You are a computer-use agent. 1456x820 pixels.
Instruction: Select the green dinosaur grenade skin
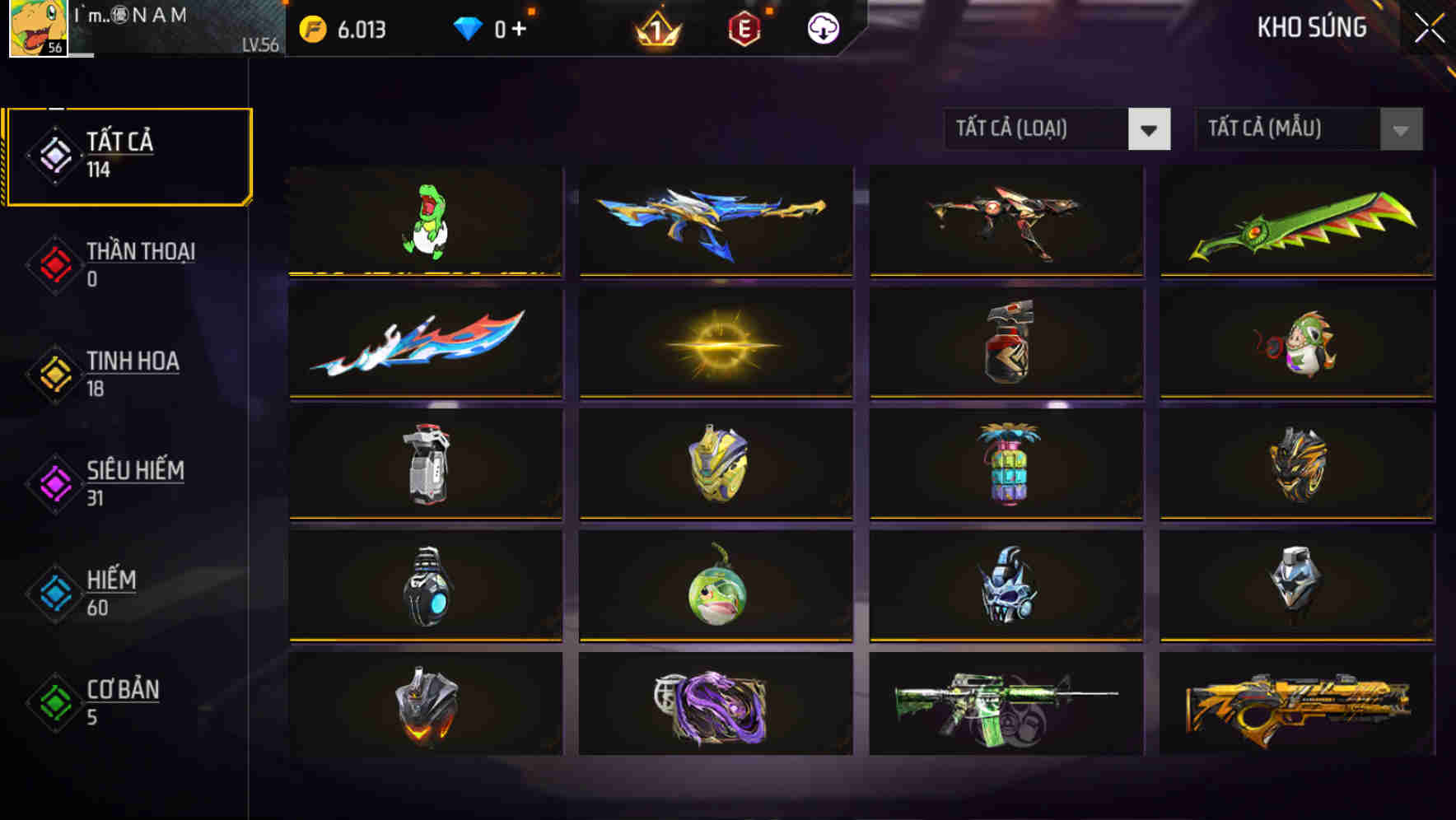[425, 221]
